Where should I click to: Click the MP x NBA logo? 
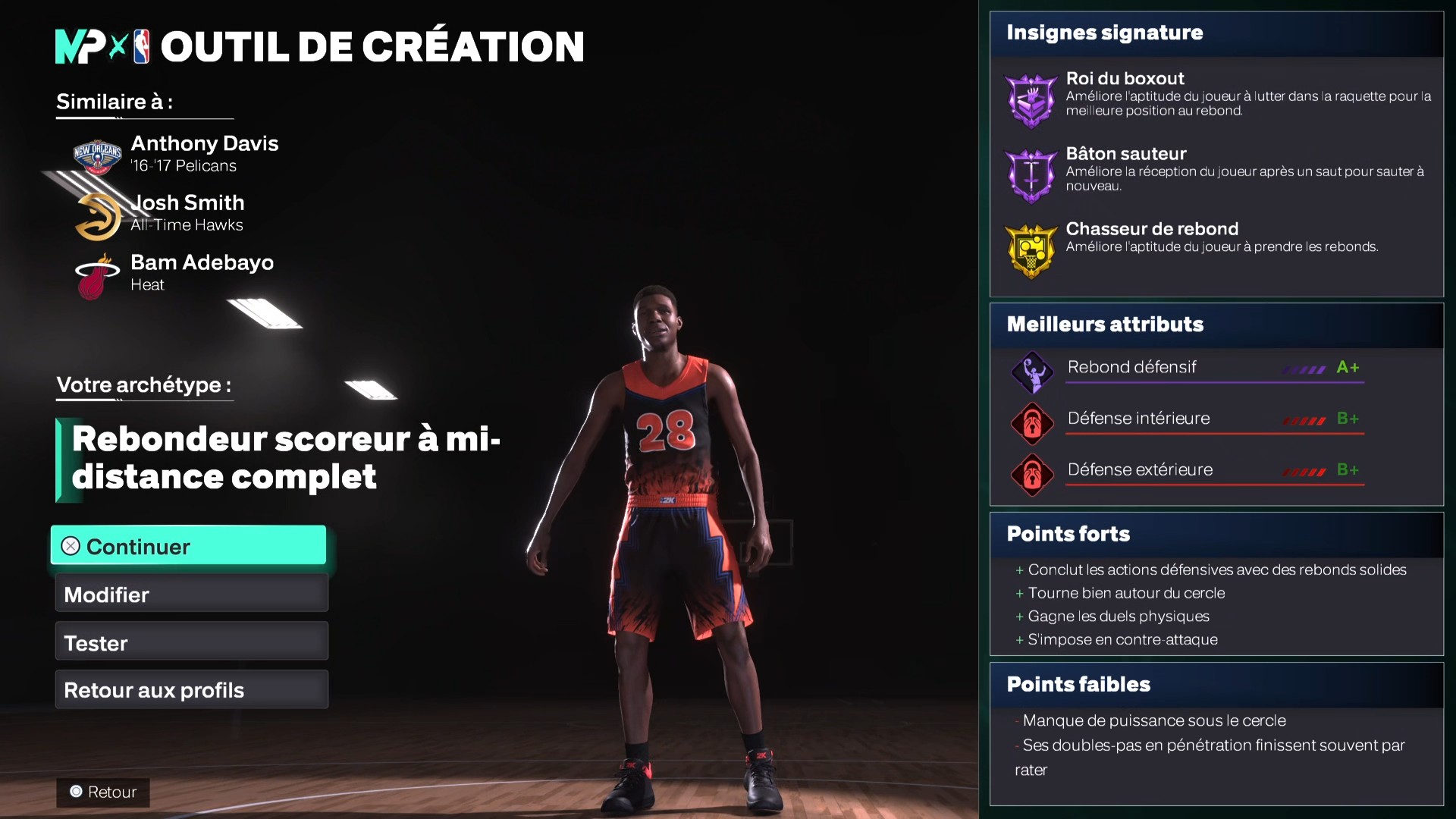tap(102, 47)
